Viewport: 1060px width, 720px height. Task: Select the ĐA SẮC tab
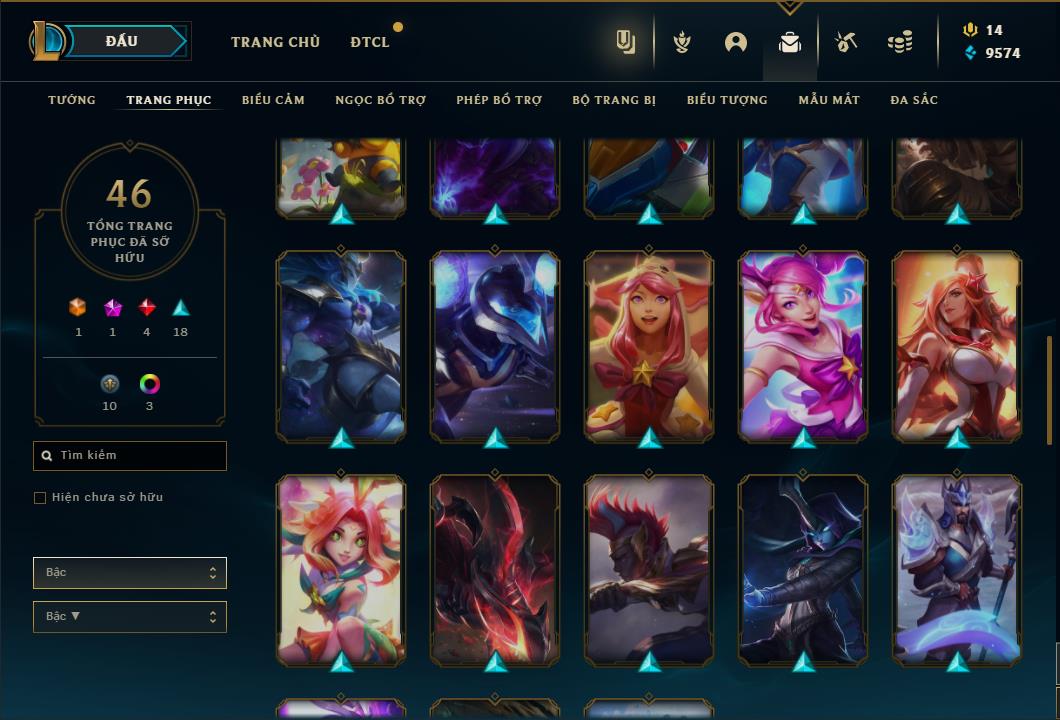[x=914, y=100]
